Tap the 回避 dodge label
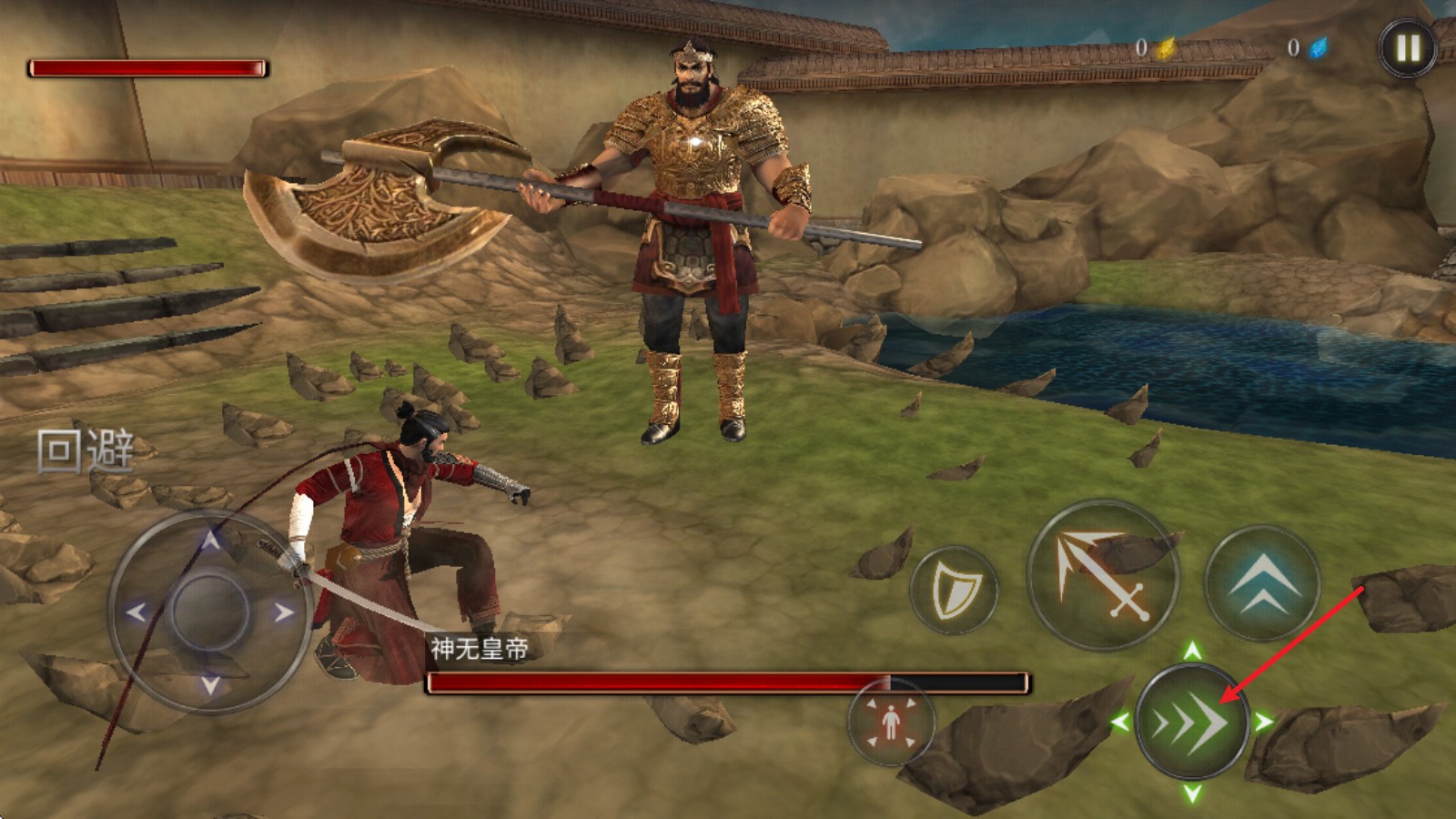Screen dimensions: 1456x819 pos(86,450)
